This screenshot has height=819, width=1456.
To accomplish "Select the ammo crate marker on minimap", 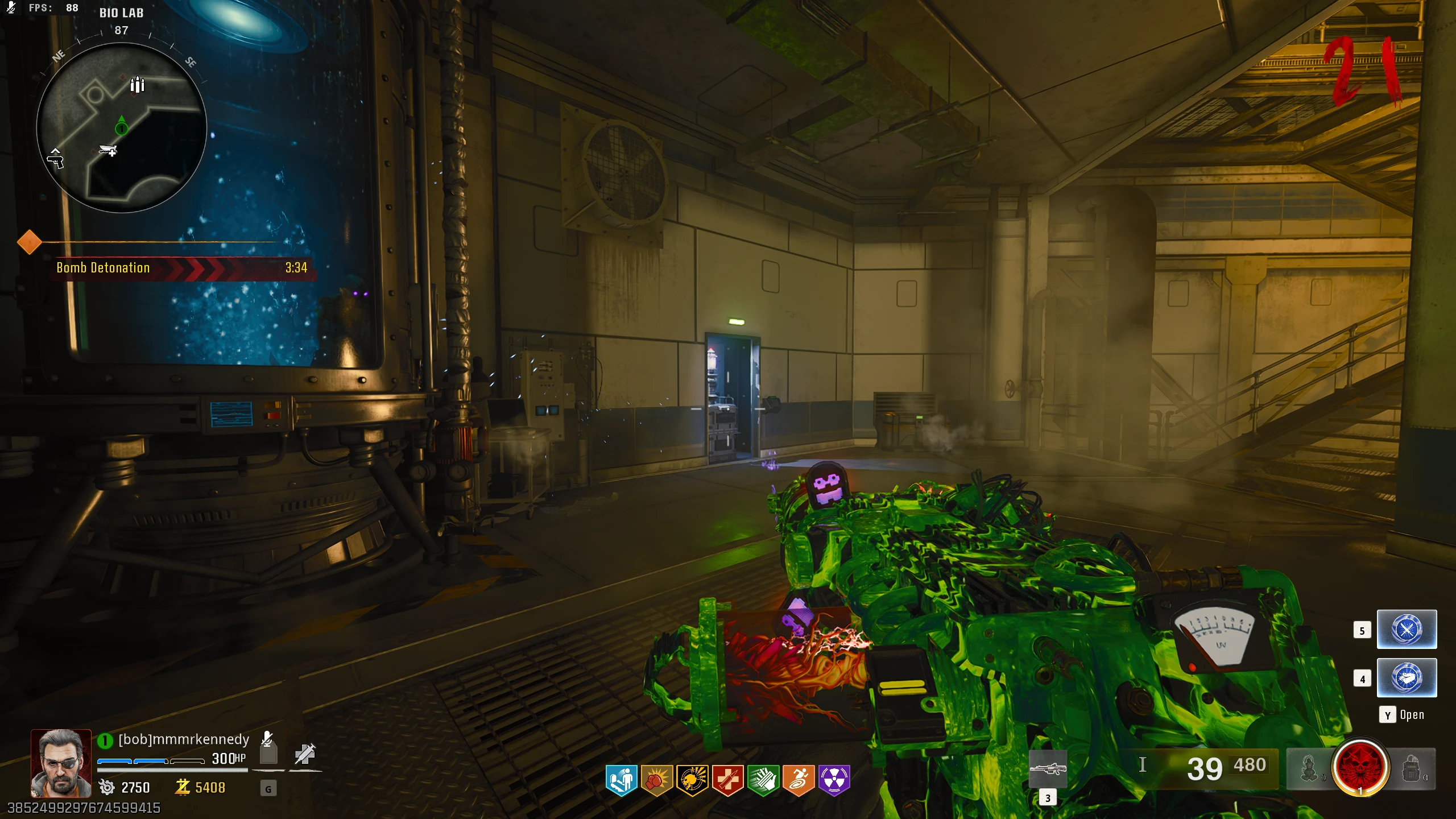I will click(x=137, y=85).
